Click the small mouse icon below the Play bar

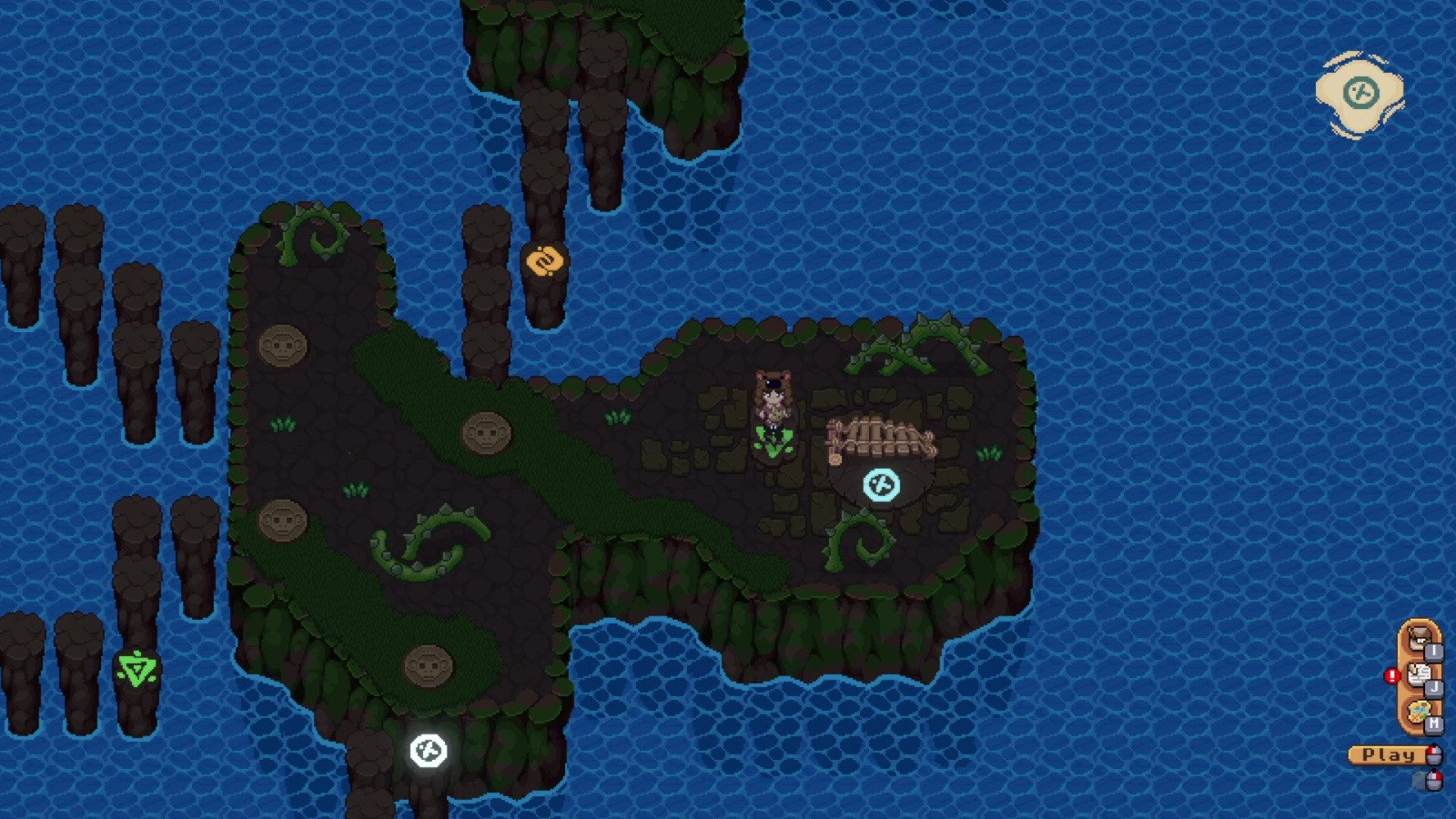(1433, 780)
